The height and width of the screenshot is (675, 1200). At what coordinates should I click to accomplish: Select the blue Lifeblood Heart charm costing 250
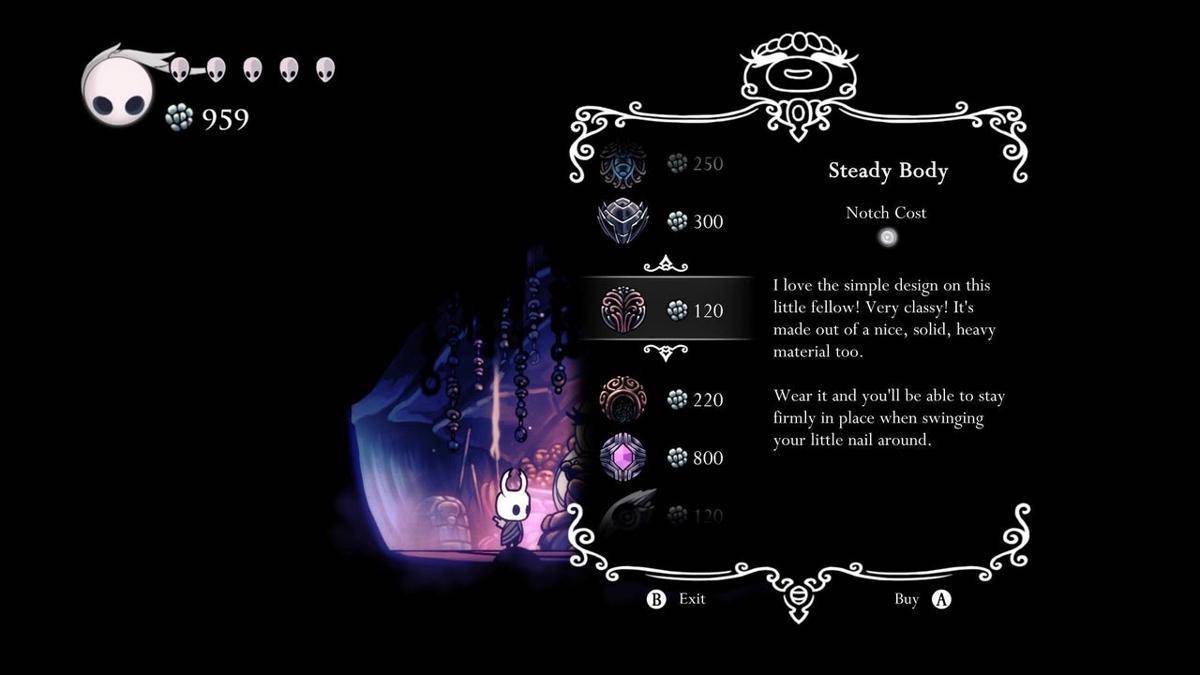(x=623, y=165)
